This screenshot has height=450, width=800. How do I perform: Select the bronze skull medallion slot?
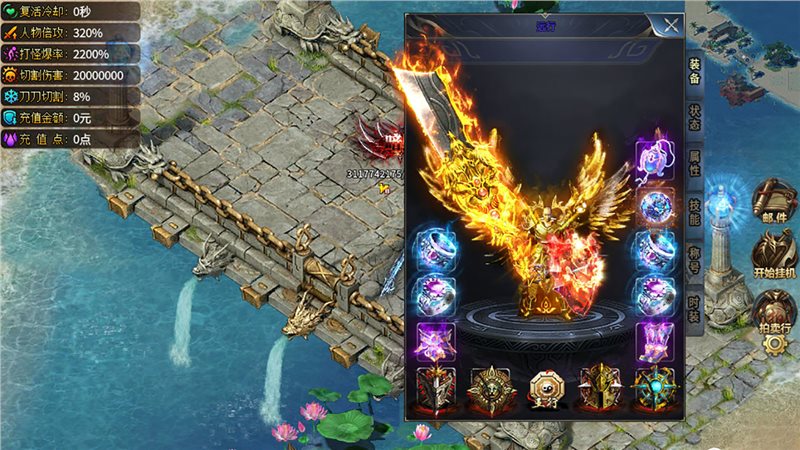[x=491, y=388]
